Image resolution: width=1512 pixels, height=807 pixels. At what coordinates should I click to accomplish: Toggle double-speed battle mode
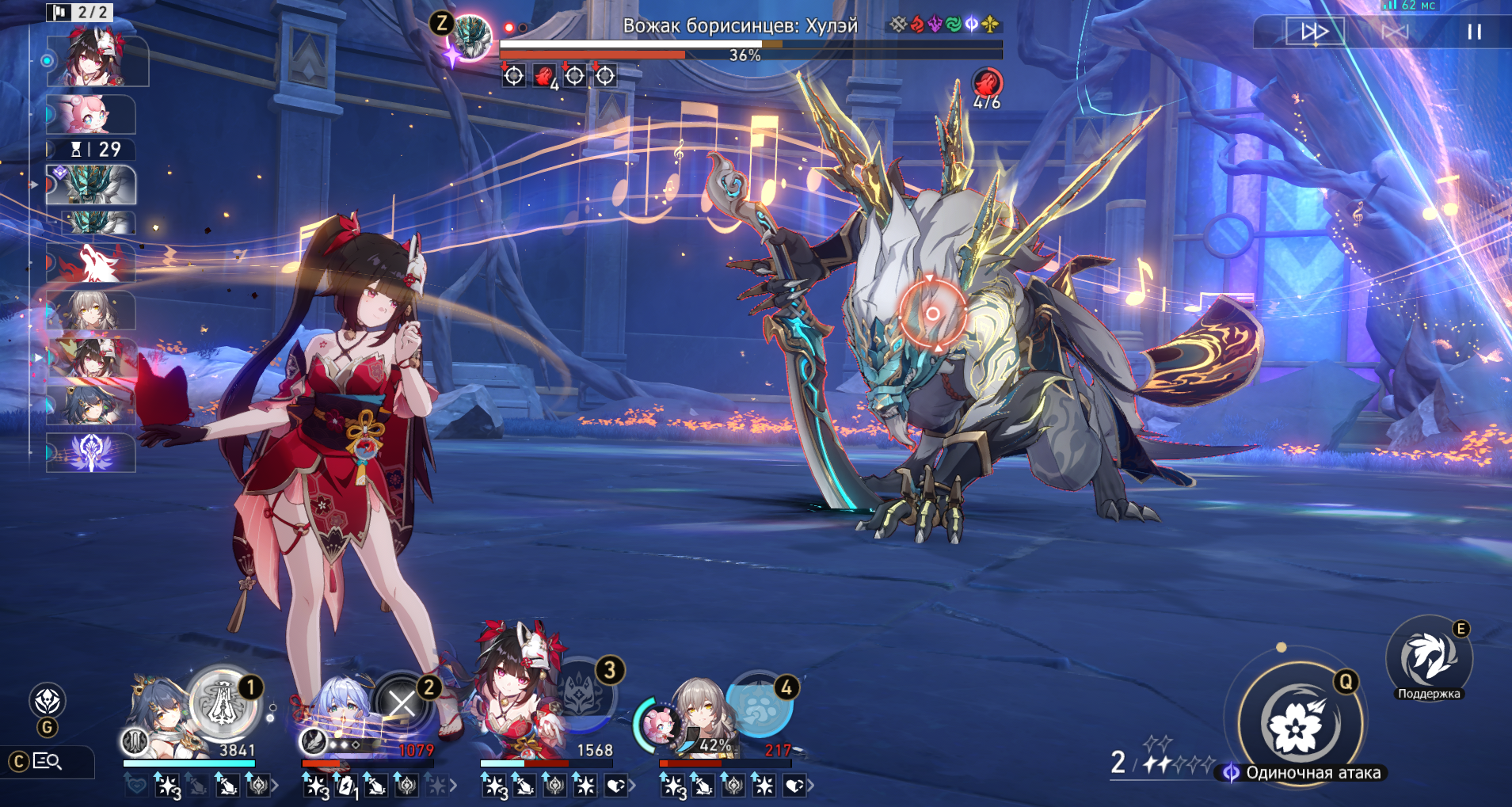(x=1315, y=32)
